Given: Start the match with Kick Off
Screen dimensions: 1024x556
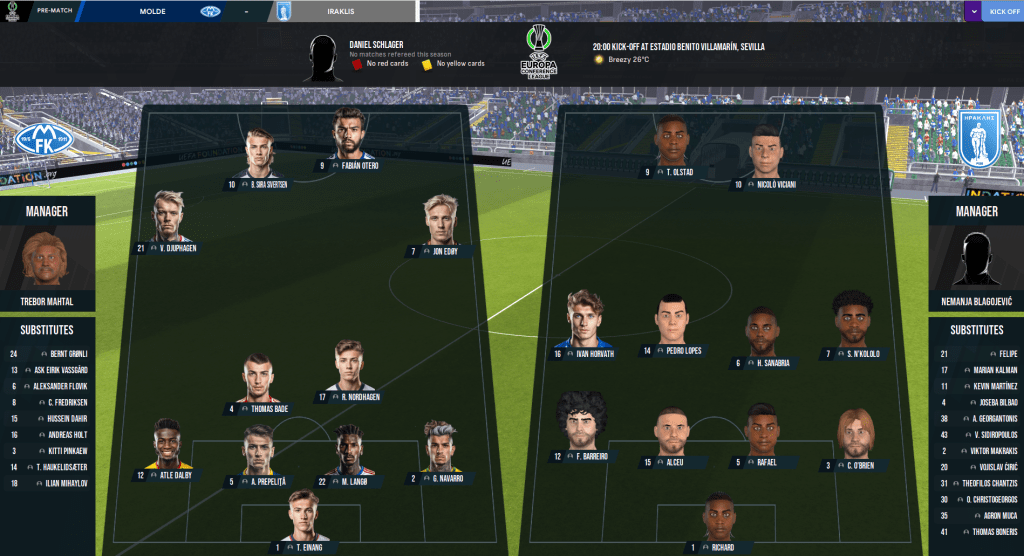Looking at the screenshot, I should [1001, 11].
